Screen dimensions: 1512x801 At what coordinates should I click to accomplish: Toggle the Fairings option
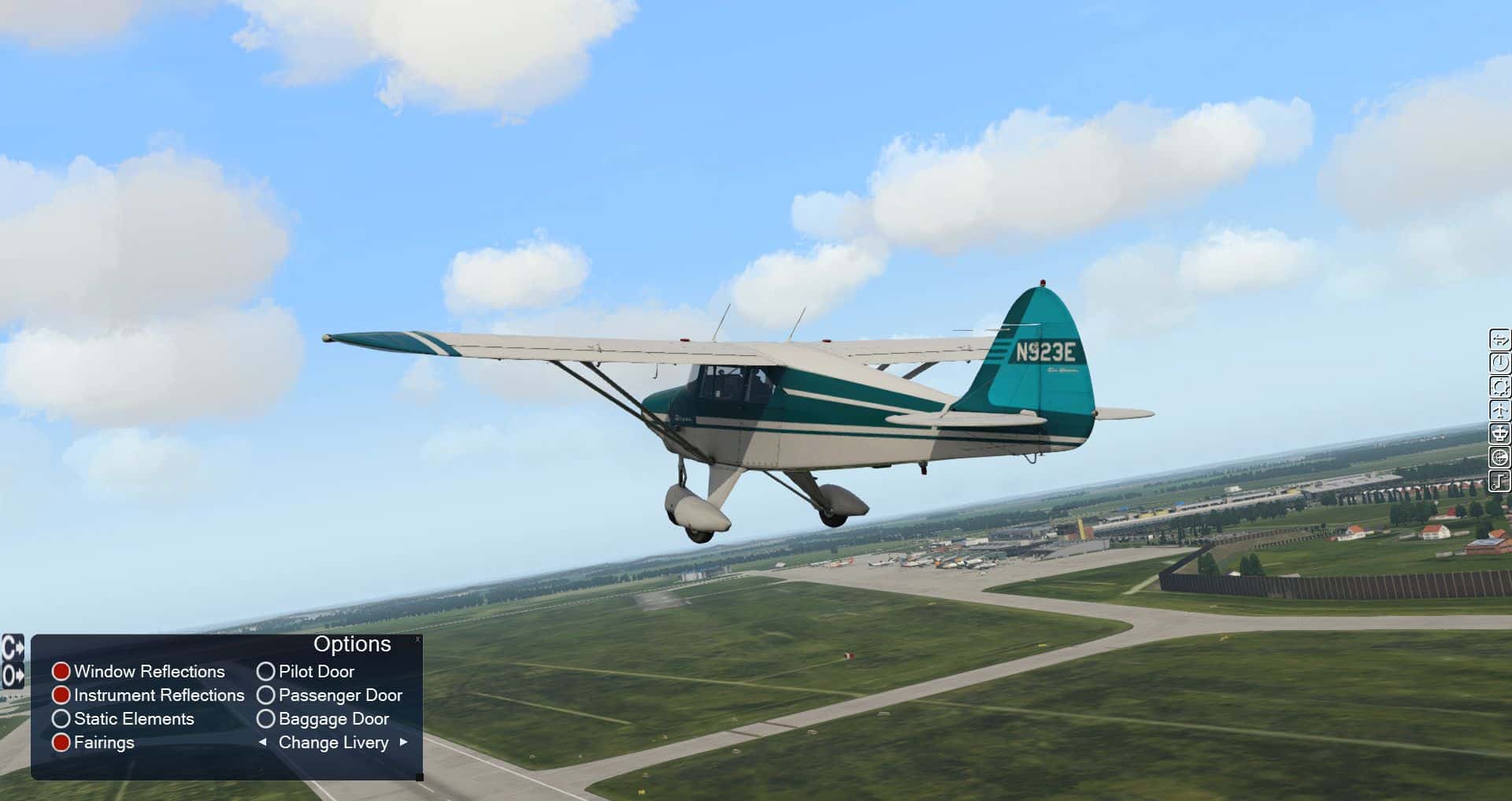pos(61,743)
